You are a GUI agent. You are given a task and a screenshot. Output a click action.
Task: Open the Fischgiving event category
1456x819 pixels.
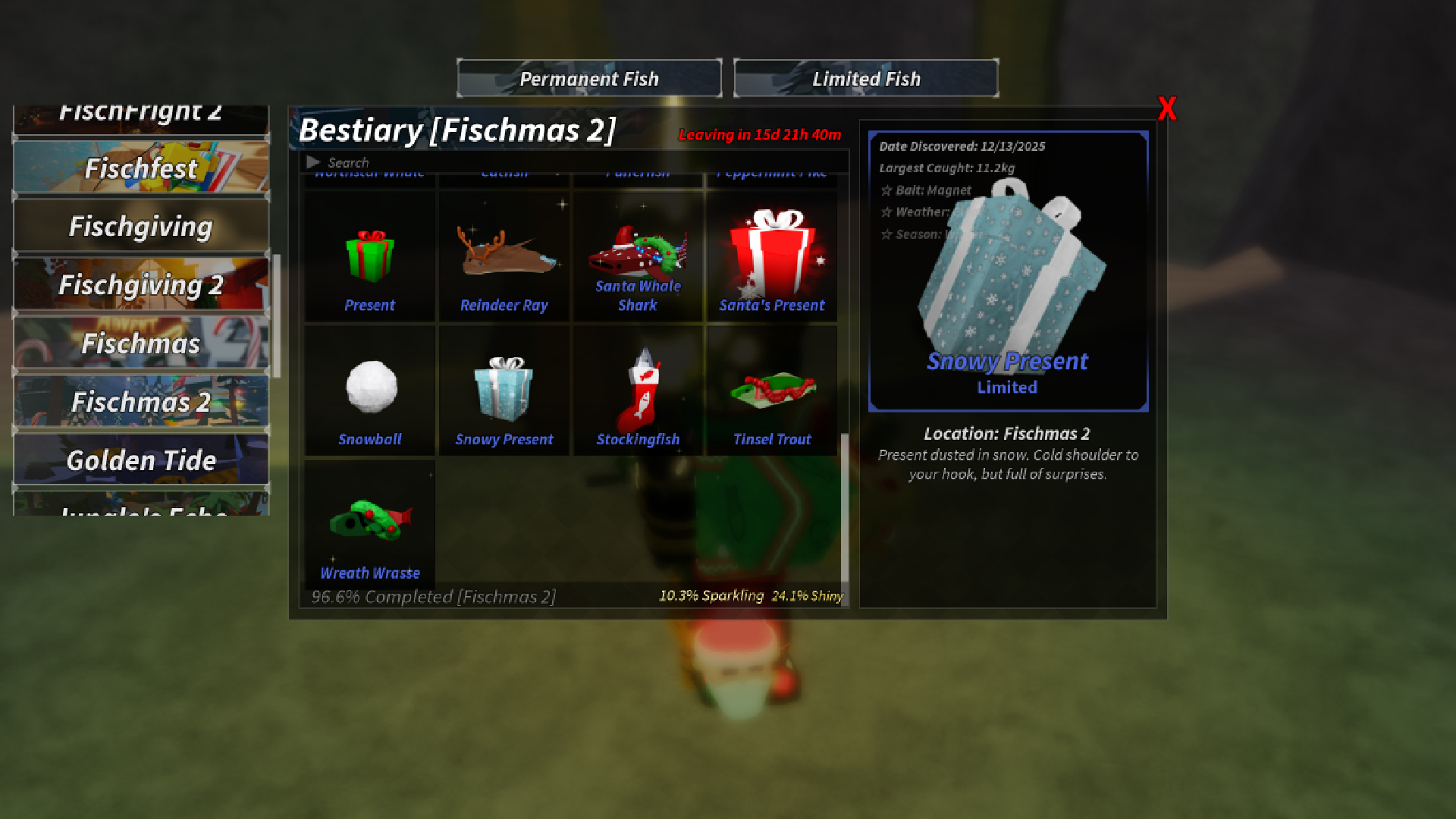pyautogui.click(x=140, y=225)
